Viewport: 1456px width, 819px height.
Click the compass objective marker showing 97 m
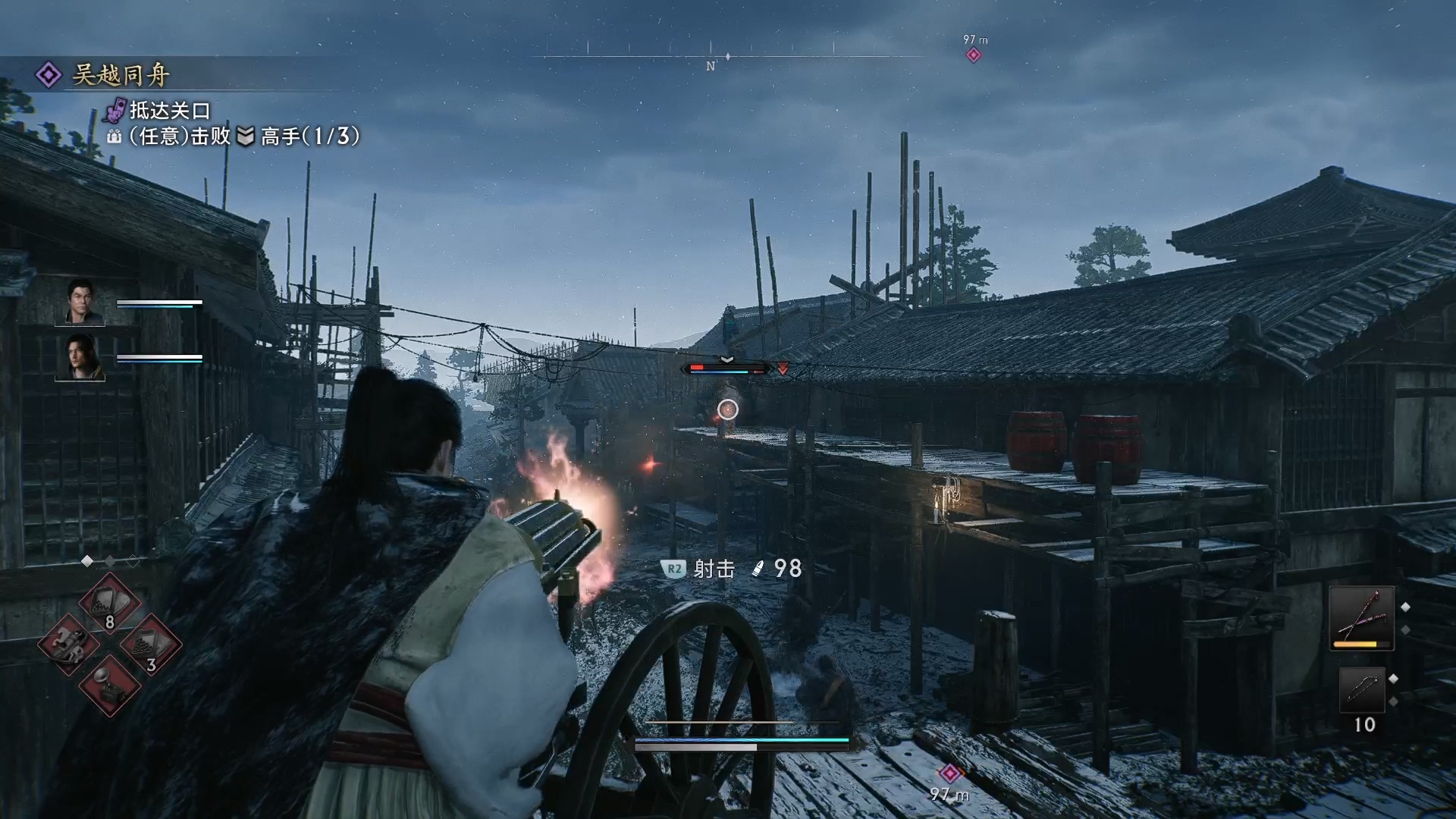(974, 55)
